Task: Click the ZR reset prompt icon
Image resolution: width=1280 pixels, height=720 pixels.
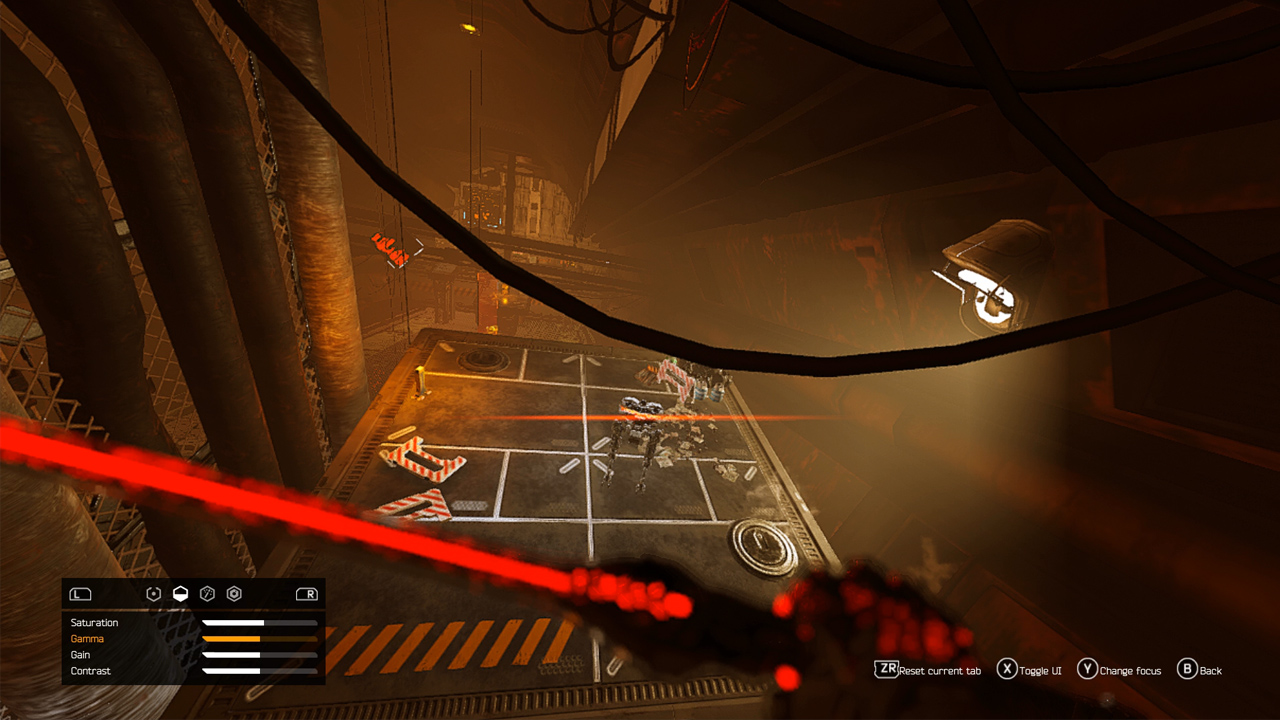Action: click(x=884, y=671)
